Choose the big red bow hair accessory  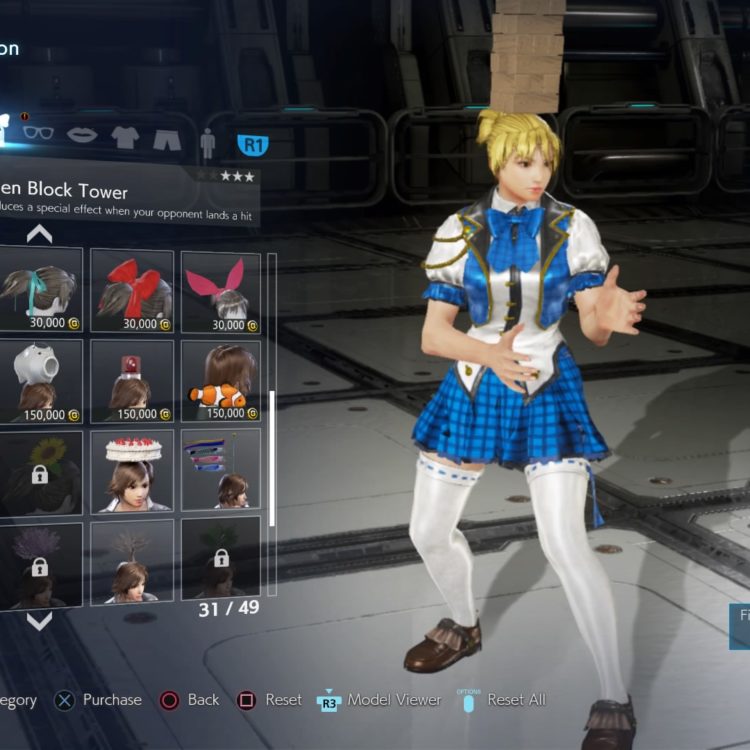coord(132,290)
